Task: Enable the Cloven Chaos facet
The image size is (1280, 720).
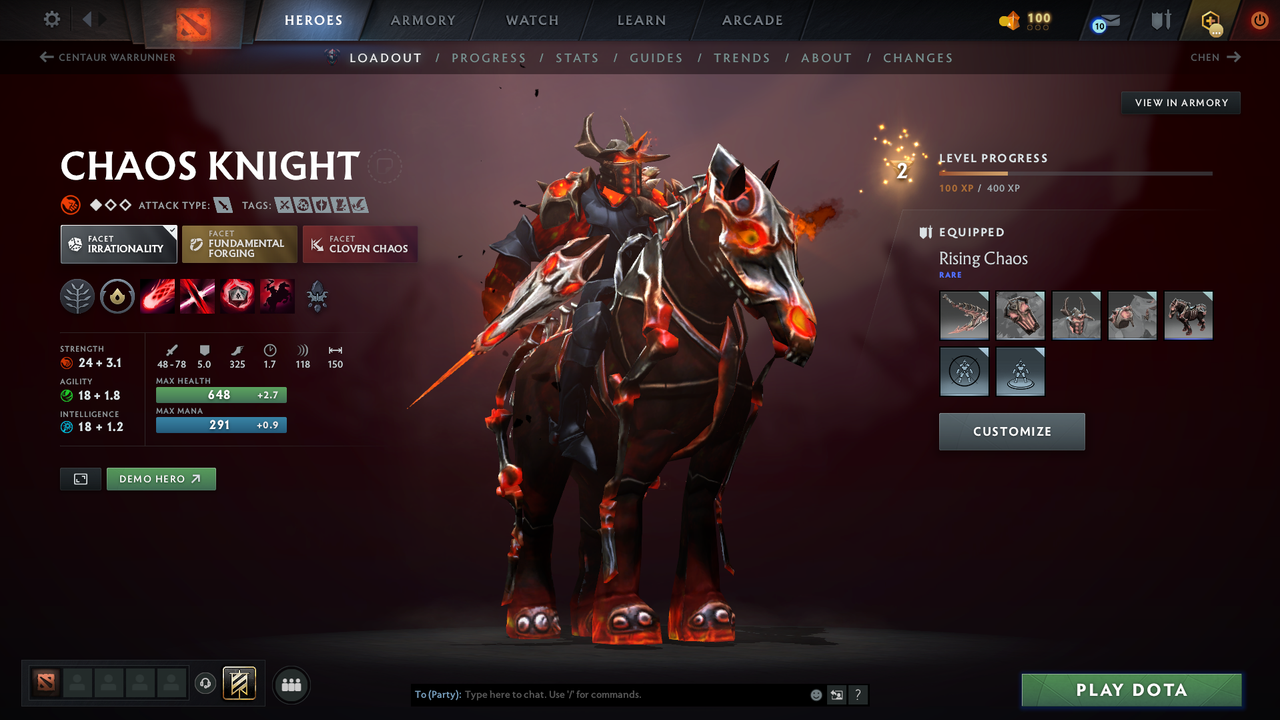Action: [359, 244]
